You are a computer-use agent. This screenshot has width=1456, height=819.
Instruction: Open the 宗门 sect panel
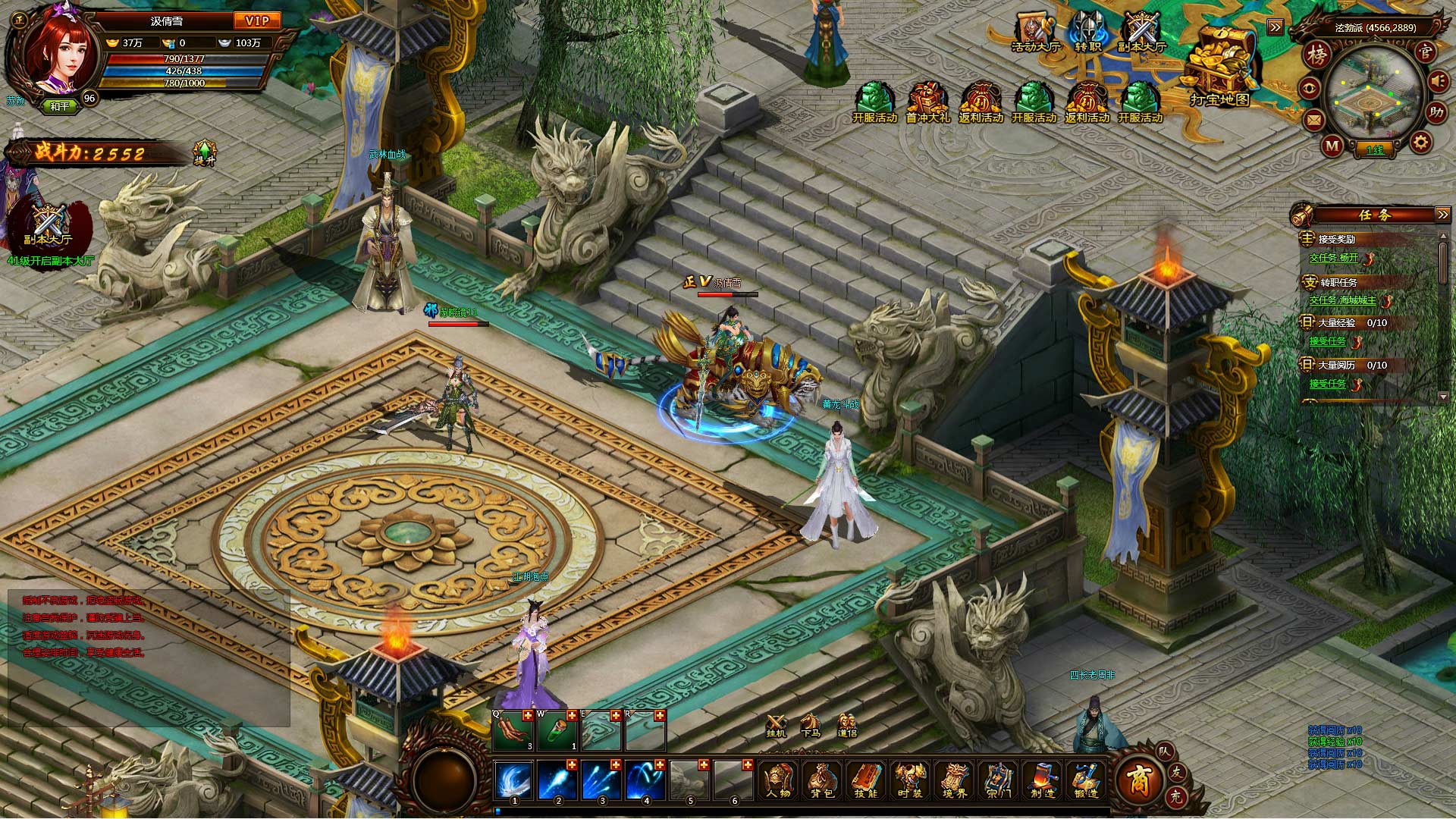coord(999,780)
